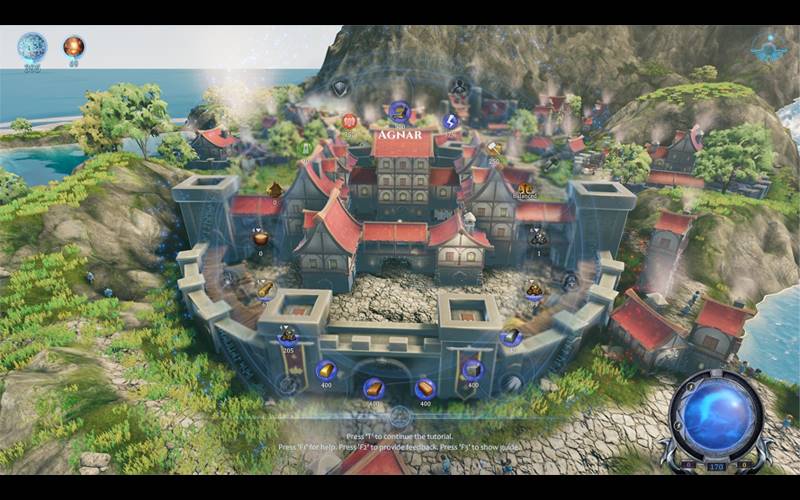Select the lightning bolt icon

(450, 122)
